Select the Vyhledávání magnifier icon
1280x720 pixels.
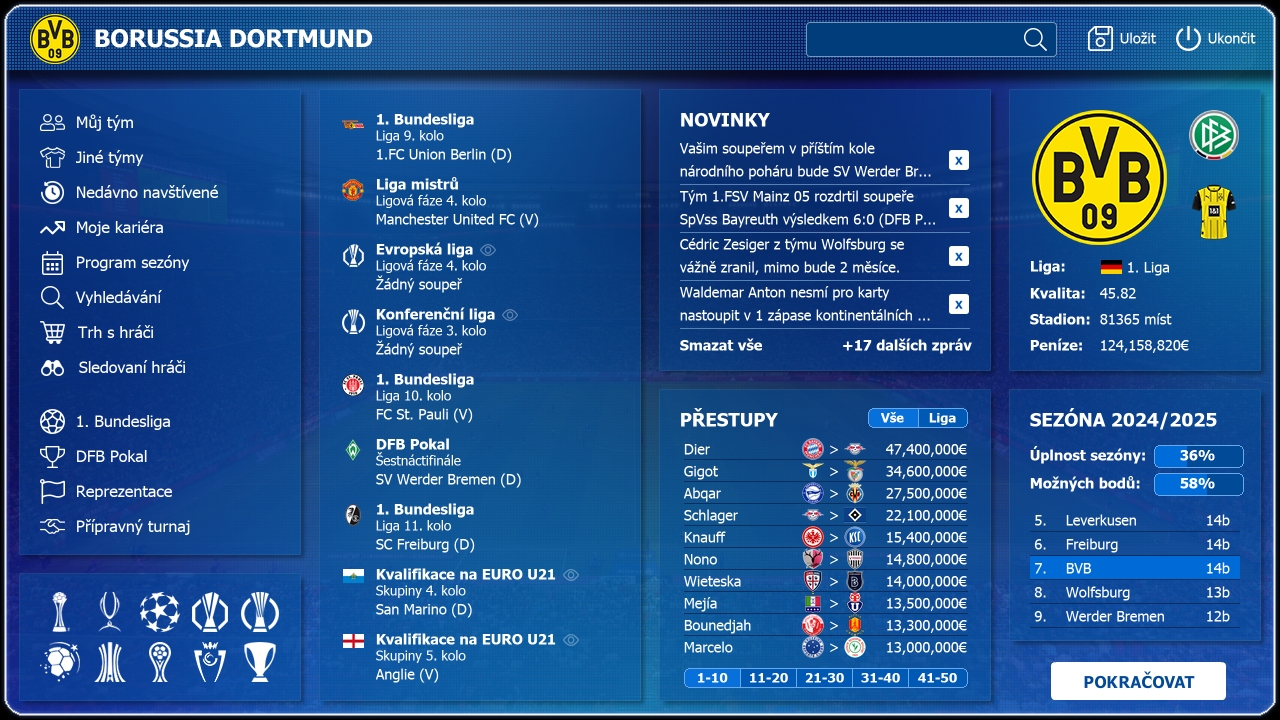point(51,297)
